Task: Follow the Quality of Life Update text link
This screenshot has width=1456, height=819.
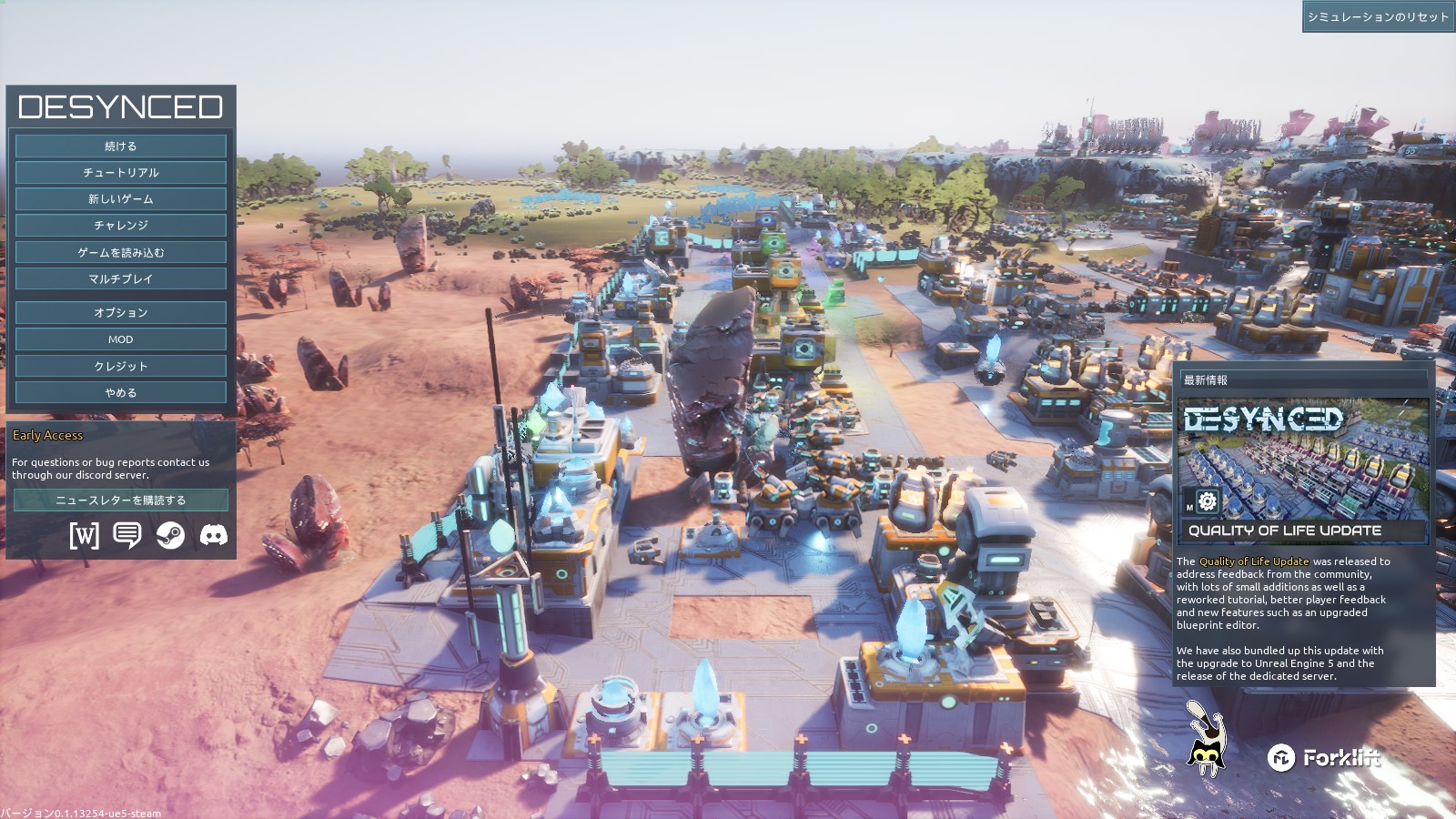Action: pos(1254,561)
